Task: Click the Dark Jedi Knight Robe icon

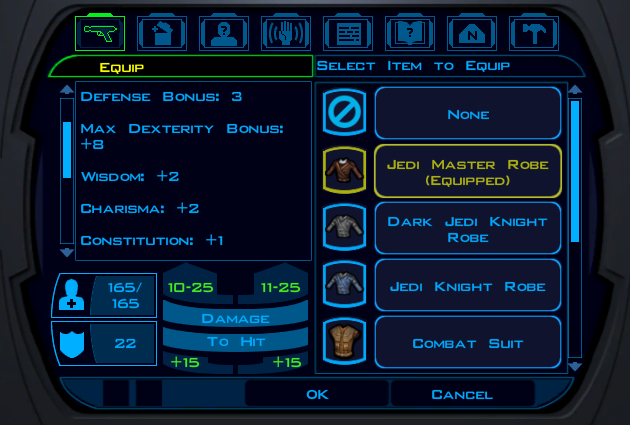Action: point(341,228)
